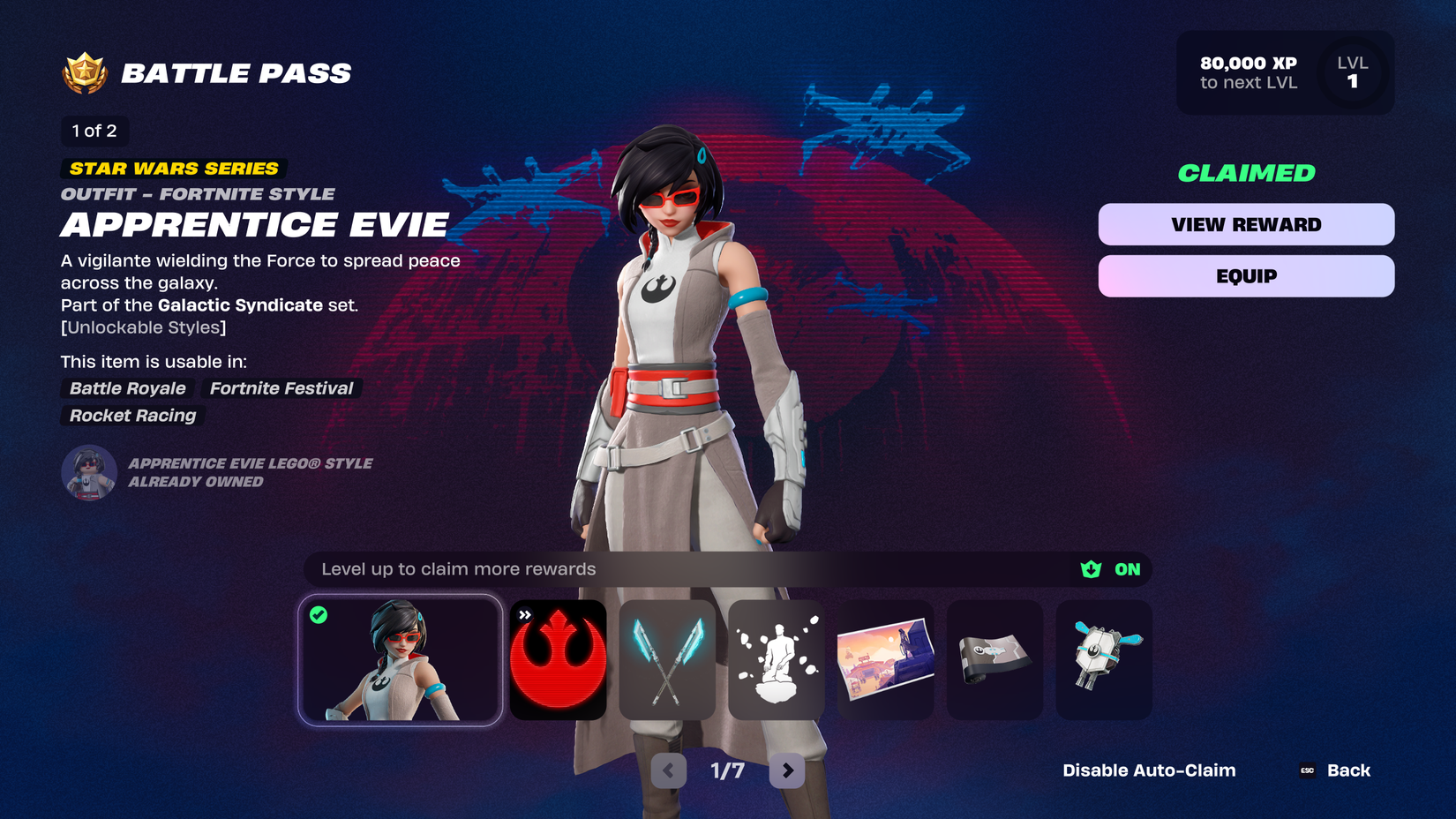Select the loading screen artwork reward
Viewport: 1456px width, 819px height.
(x=885, y=660)
